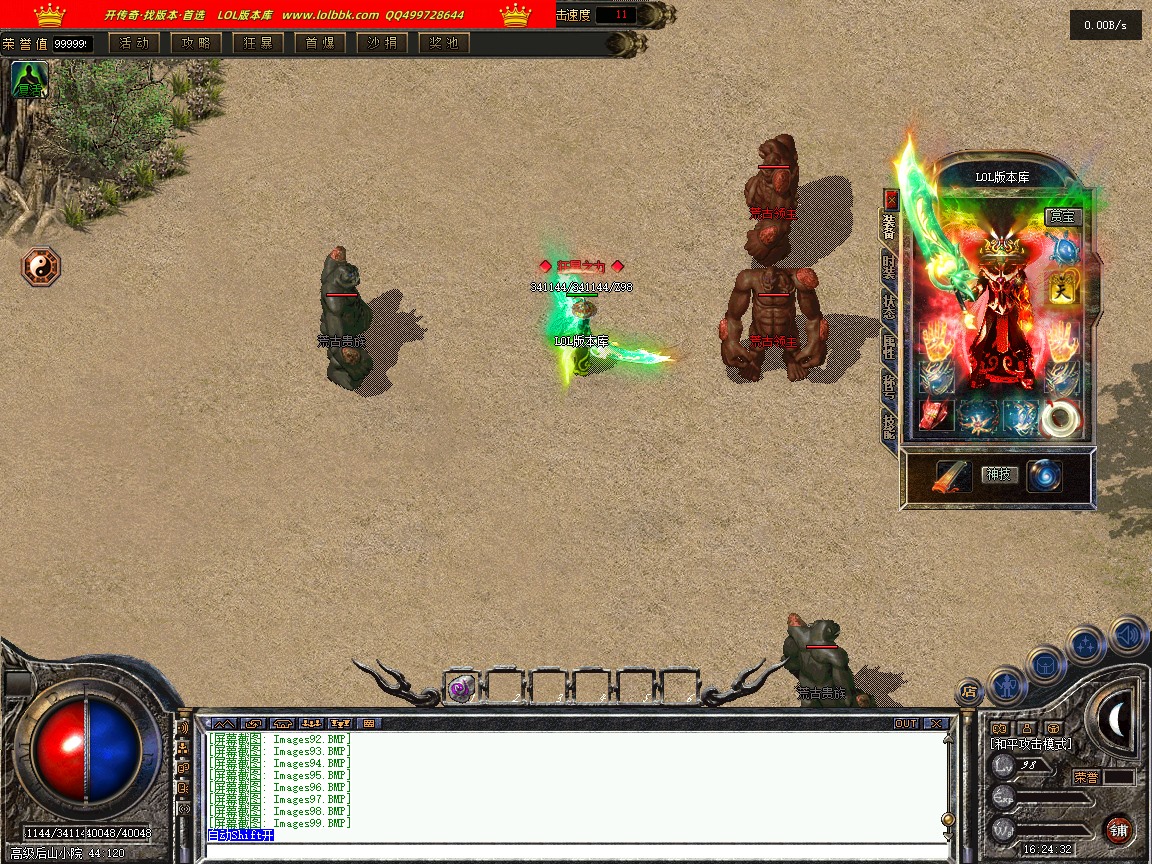Click the 赏宝 treasure button
The image size is (1152, 864).
[x=1063, y=216]
